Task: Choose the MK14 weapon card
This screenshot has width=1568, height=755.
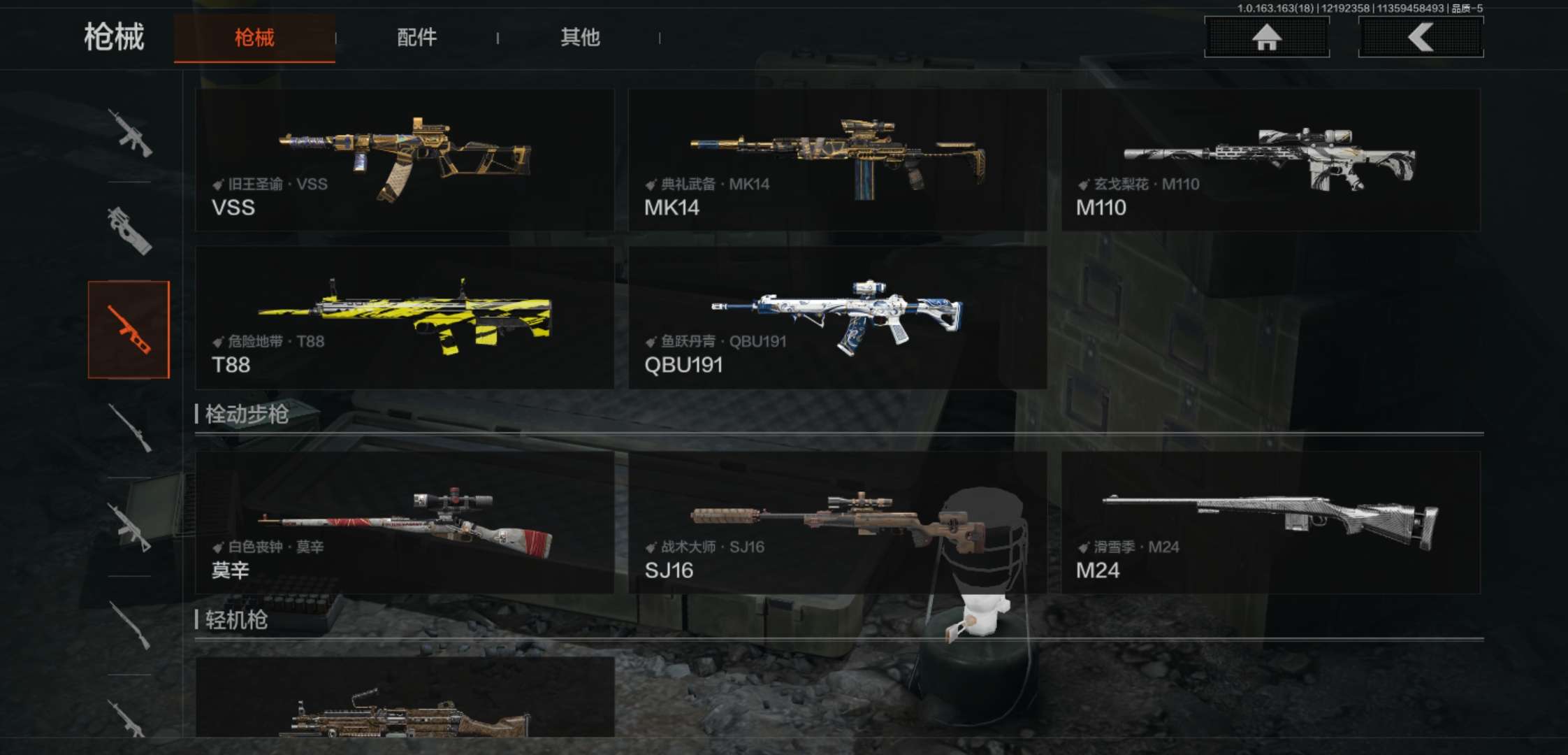Action: coord(837,160)
